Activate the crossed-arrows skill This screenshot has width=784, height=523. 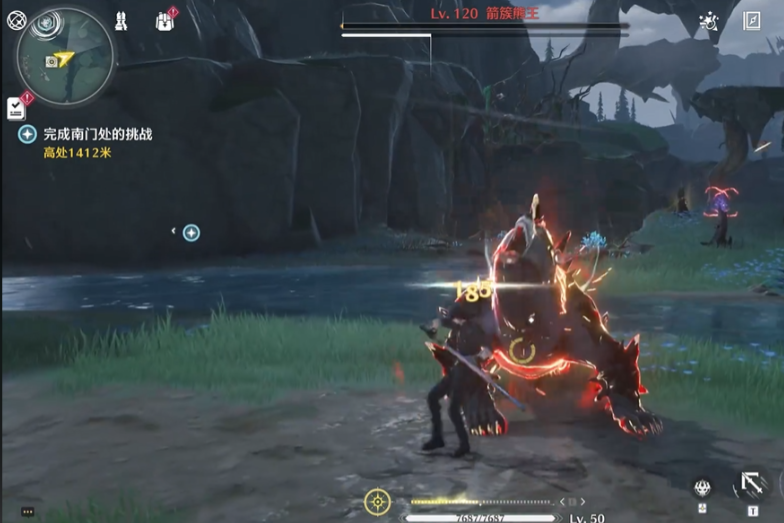pos(749,486)
